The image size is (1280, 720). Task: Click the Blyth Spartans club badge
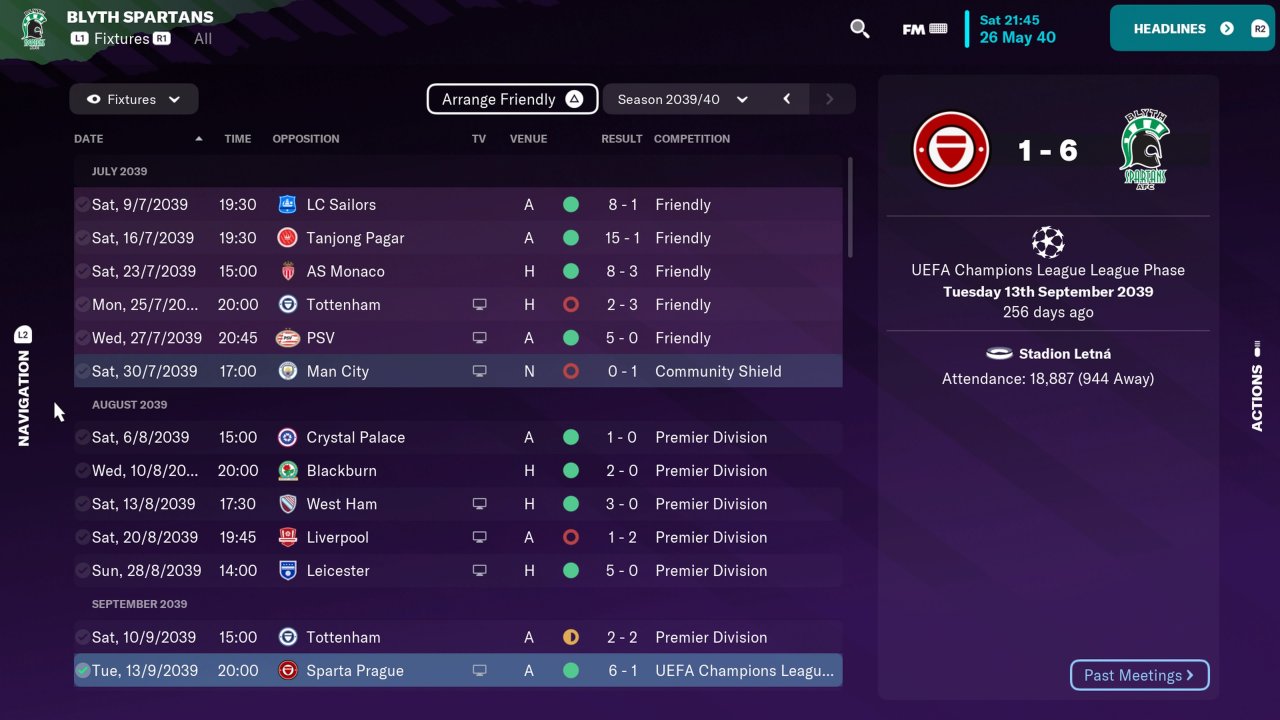34,27
